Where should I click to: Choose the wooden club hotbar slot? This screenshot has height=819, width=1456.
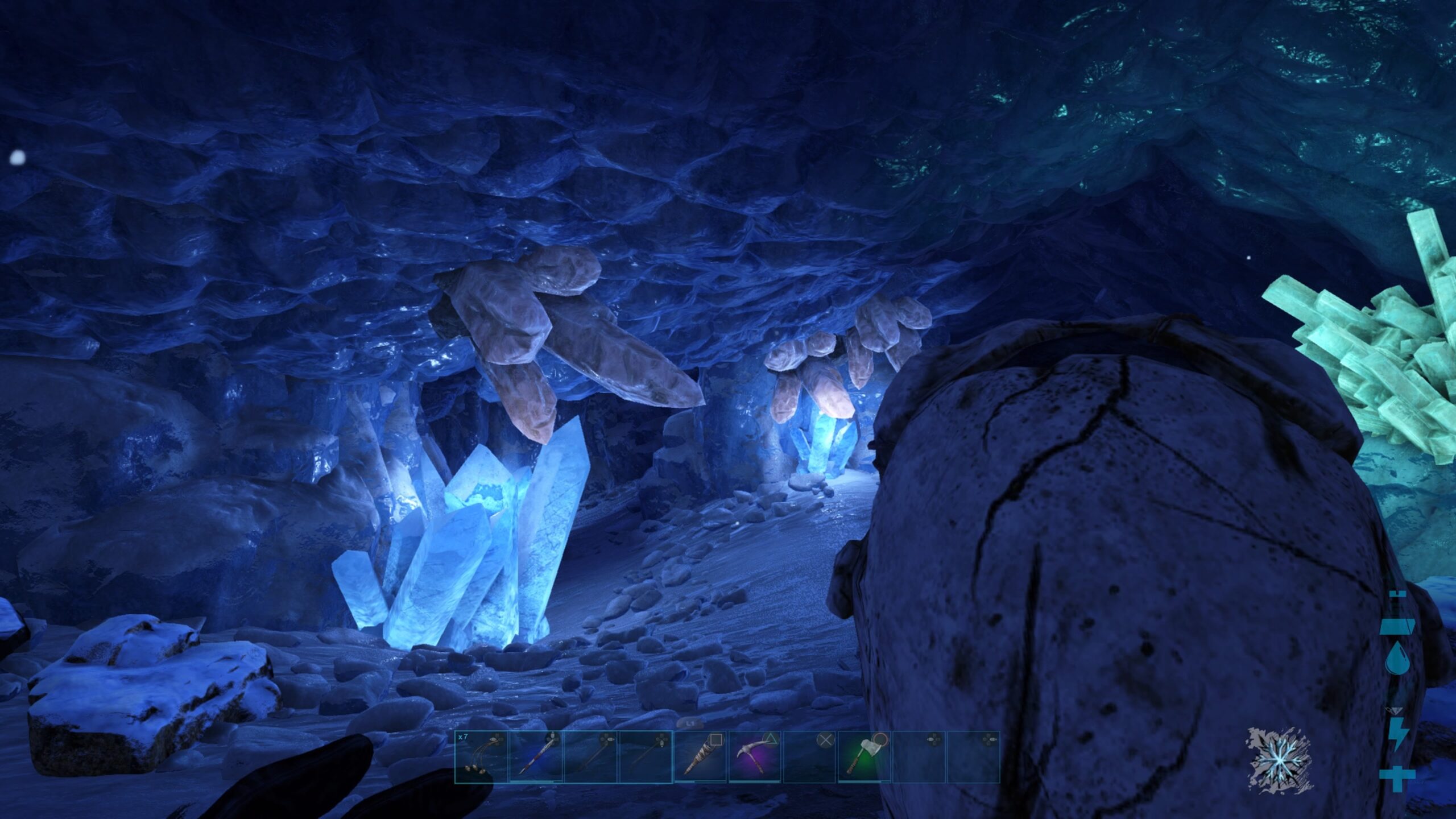(700, 758)
